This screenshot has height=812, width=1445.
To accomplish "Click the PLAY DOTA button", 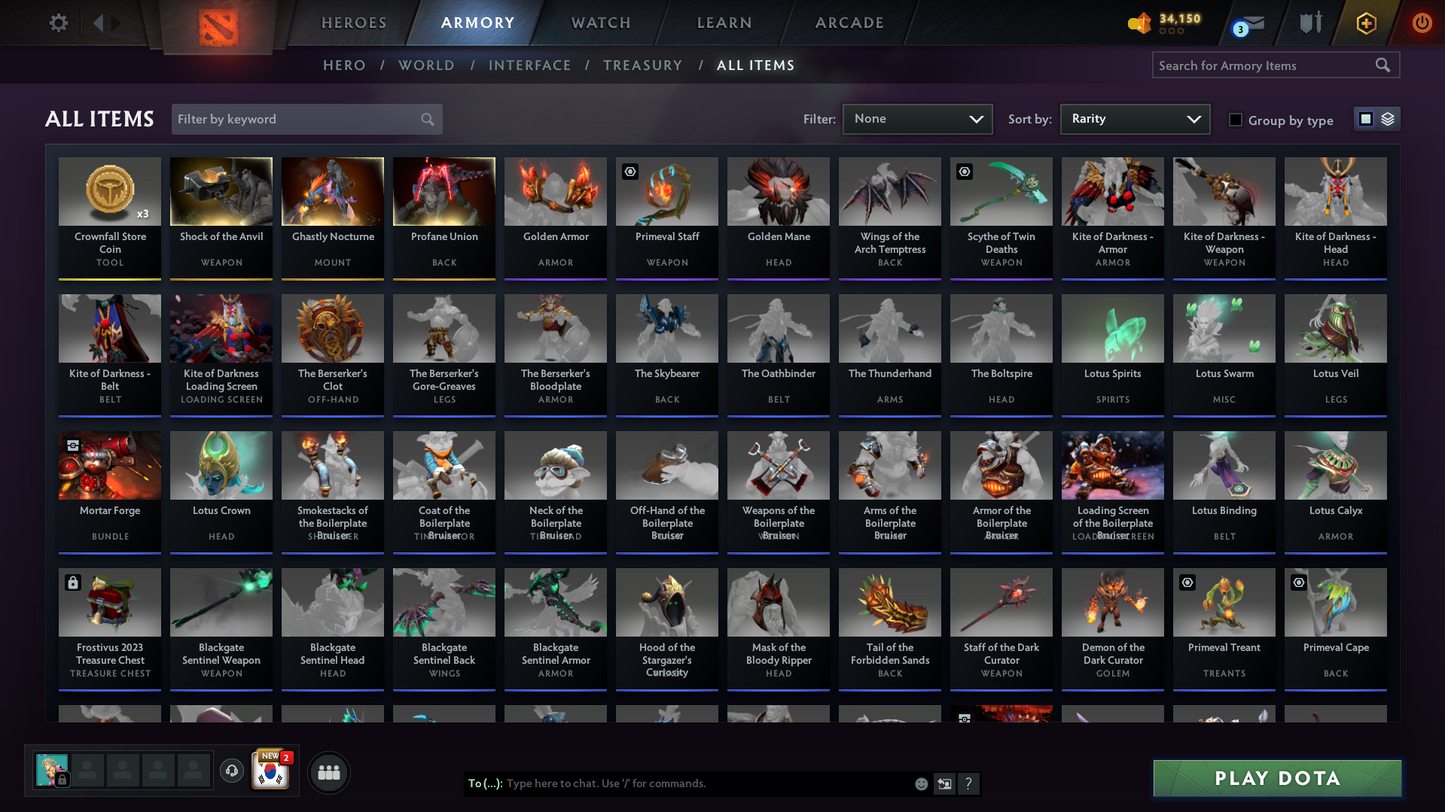I will click(1277, 778).
